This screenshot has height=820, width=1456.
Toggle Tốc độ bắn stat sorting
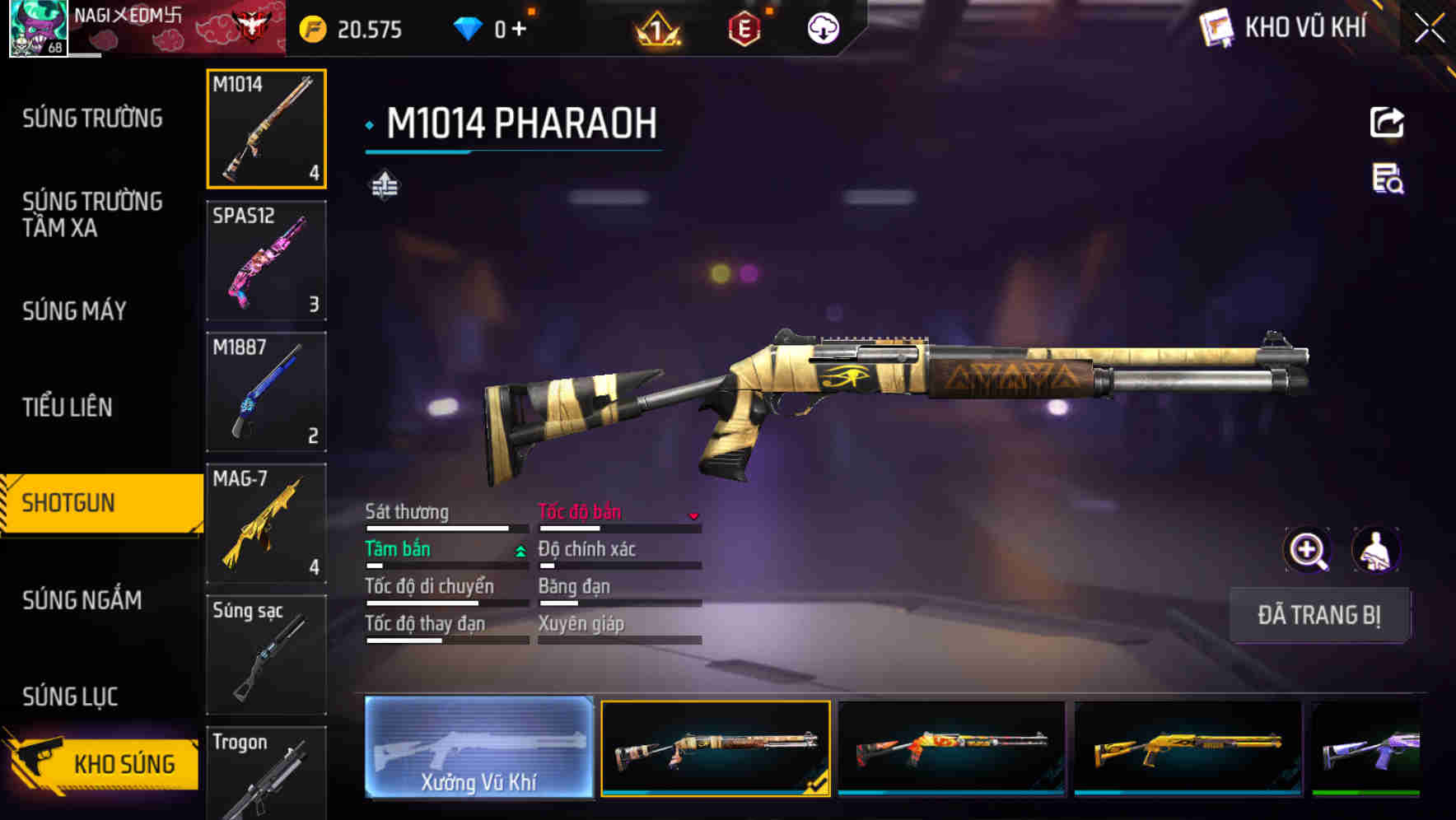pyautogui.click(x=581, y=511)
